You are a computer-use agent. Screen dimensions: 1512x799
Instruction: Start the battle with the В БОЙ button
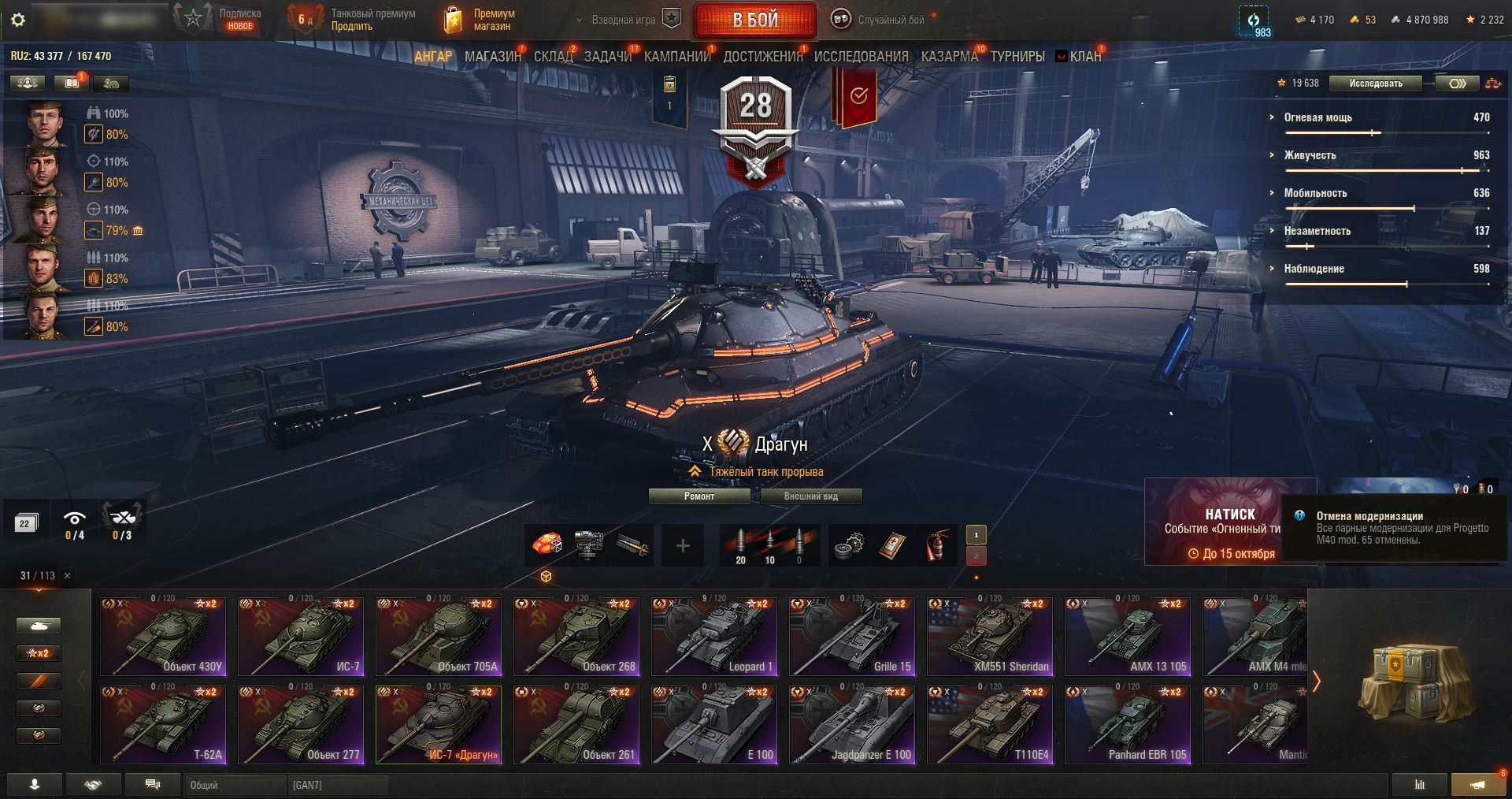click(755, 20)
